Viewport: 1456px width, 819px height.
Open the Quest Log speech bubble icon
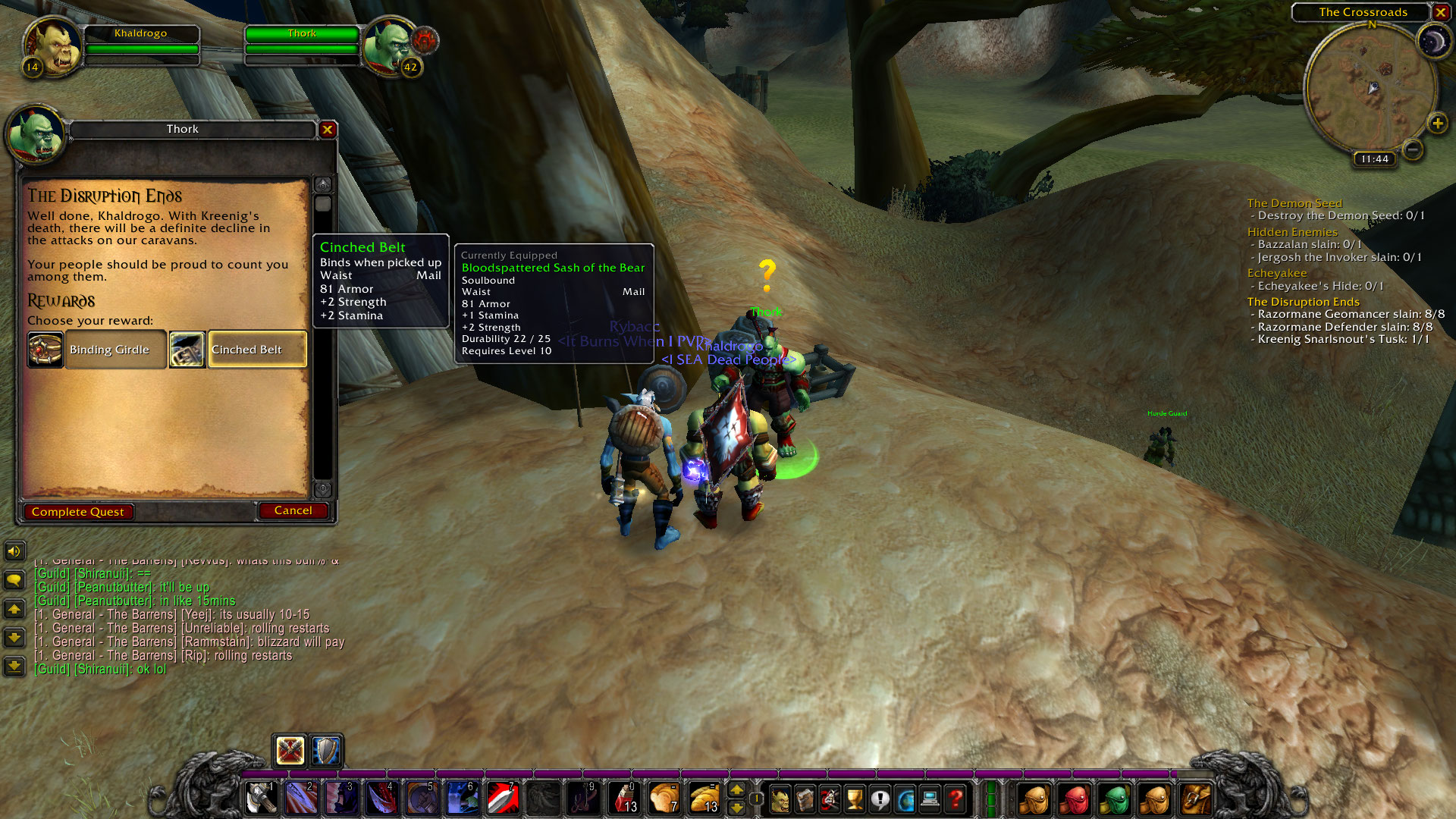pos(879,799)
